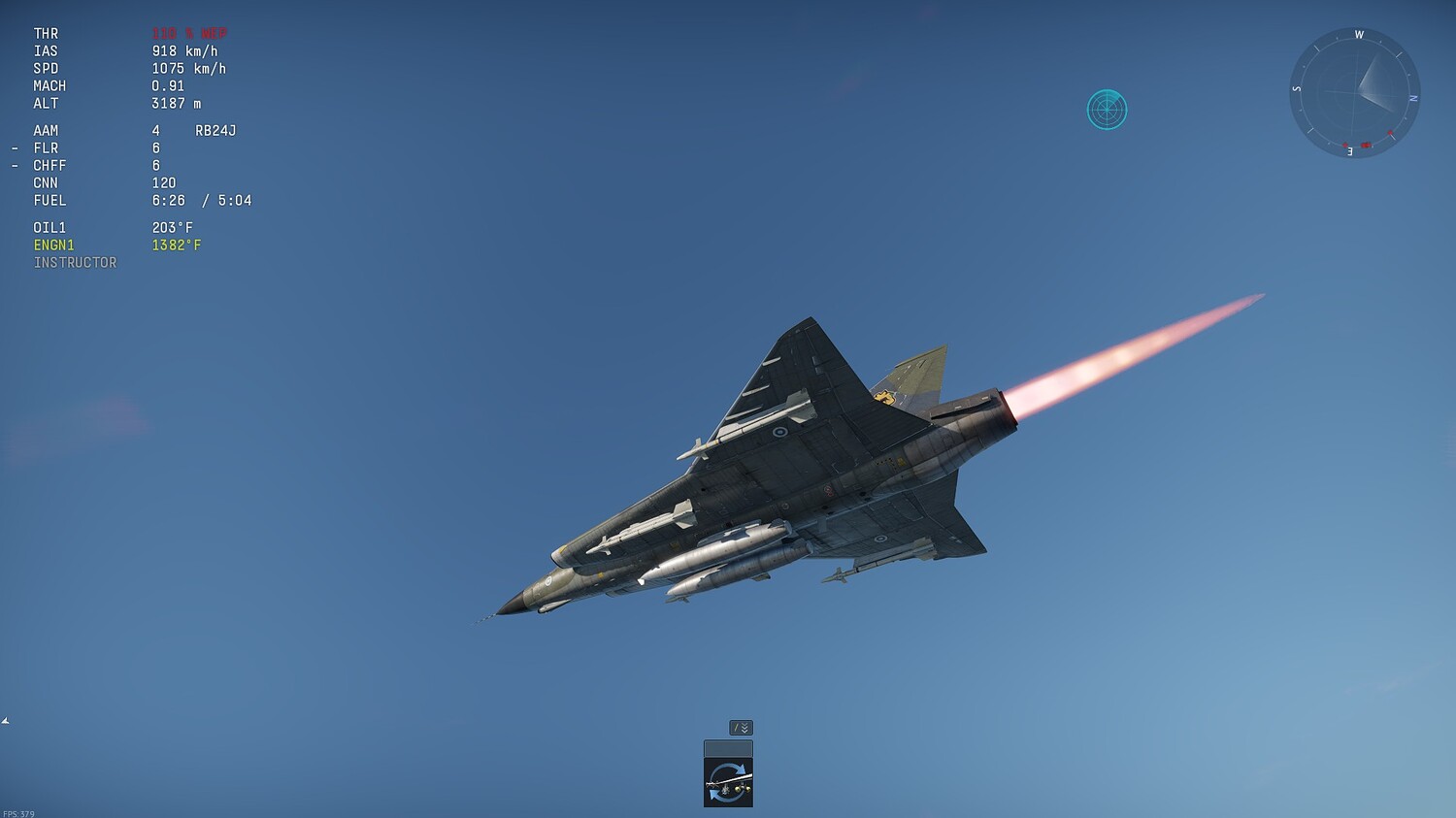Image resolution: width=1456 pixels, height=818 pixels.
Task: Toggle the yellow ENGN1 temperature warning
Action: pyautogui.click(x=116, y=245)
